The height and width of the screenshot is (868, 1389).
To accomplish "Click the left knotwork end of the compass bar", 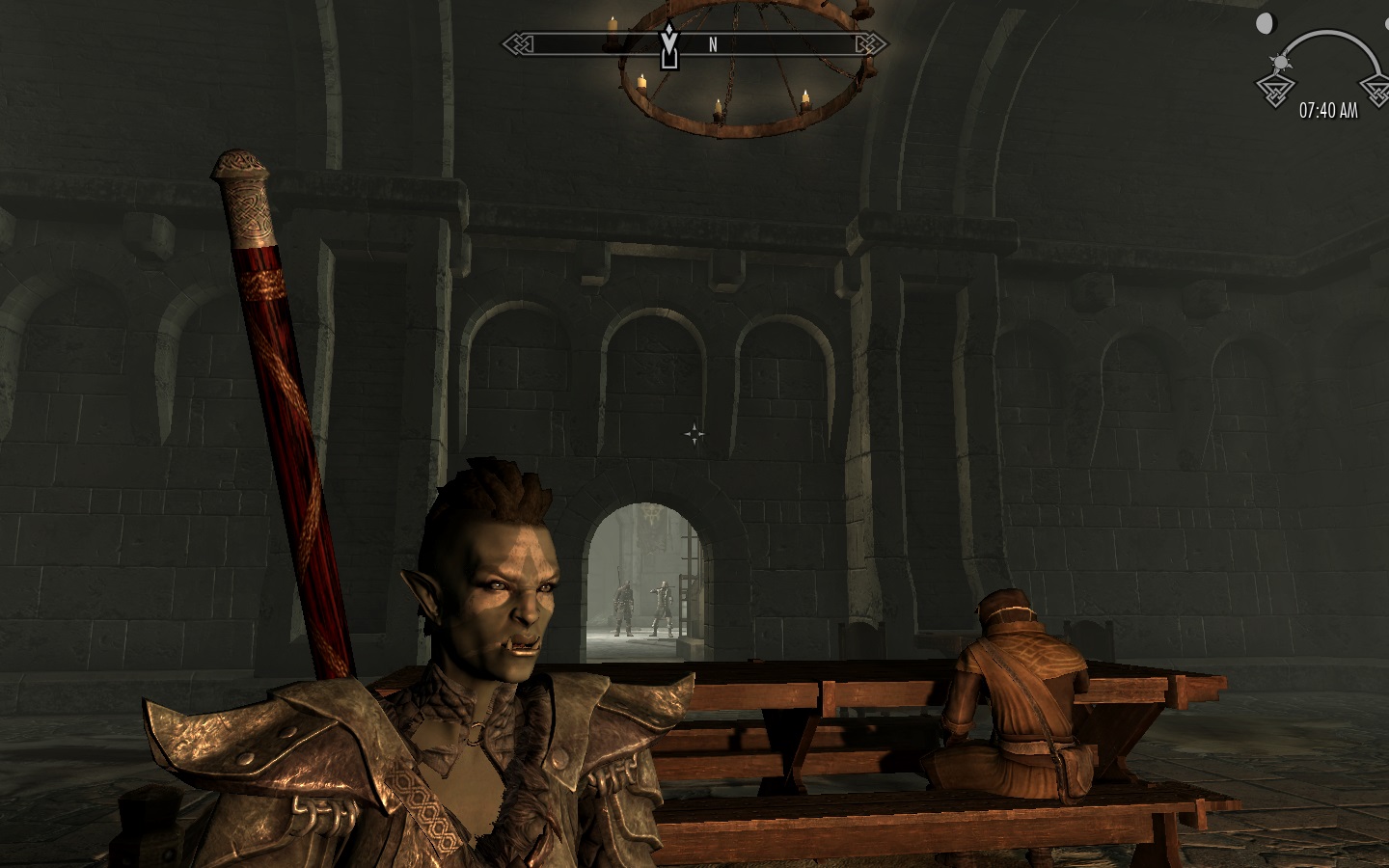I will click(516, 43).
